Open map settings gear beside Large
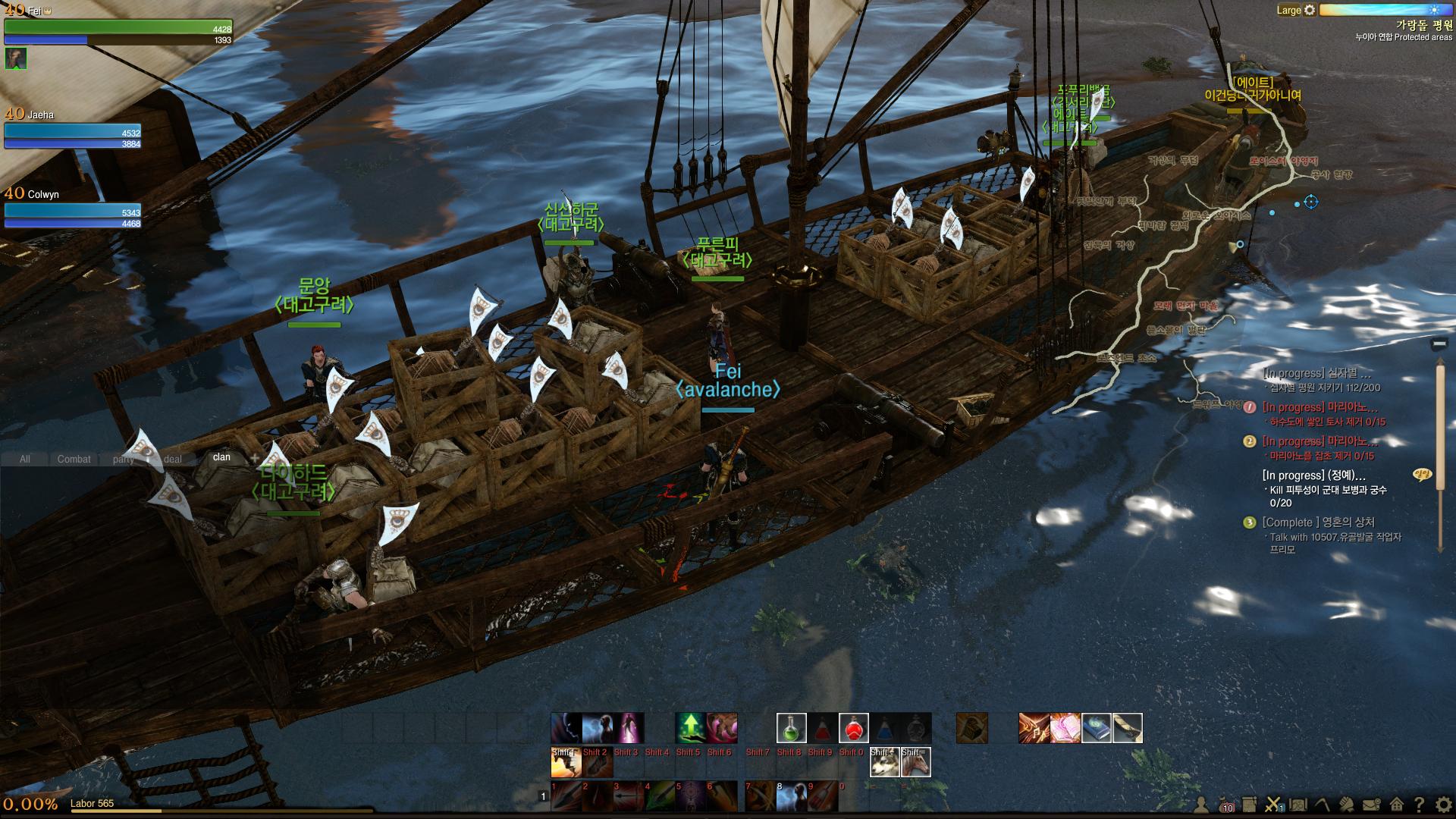Image resolution: width=1456 pixels, height=819 pixels. 1310,11
